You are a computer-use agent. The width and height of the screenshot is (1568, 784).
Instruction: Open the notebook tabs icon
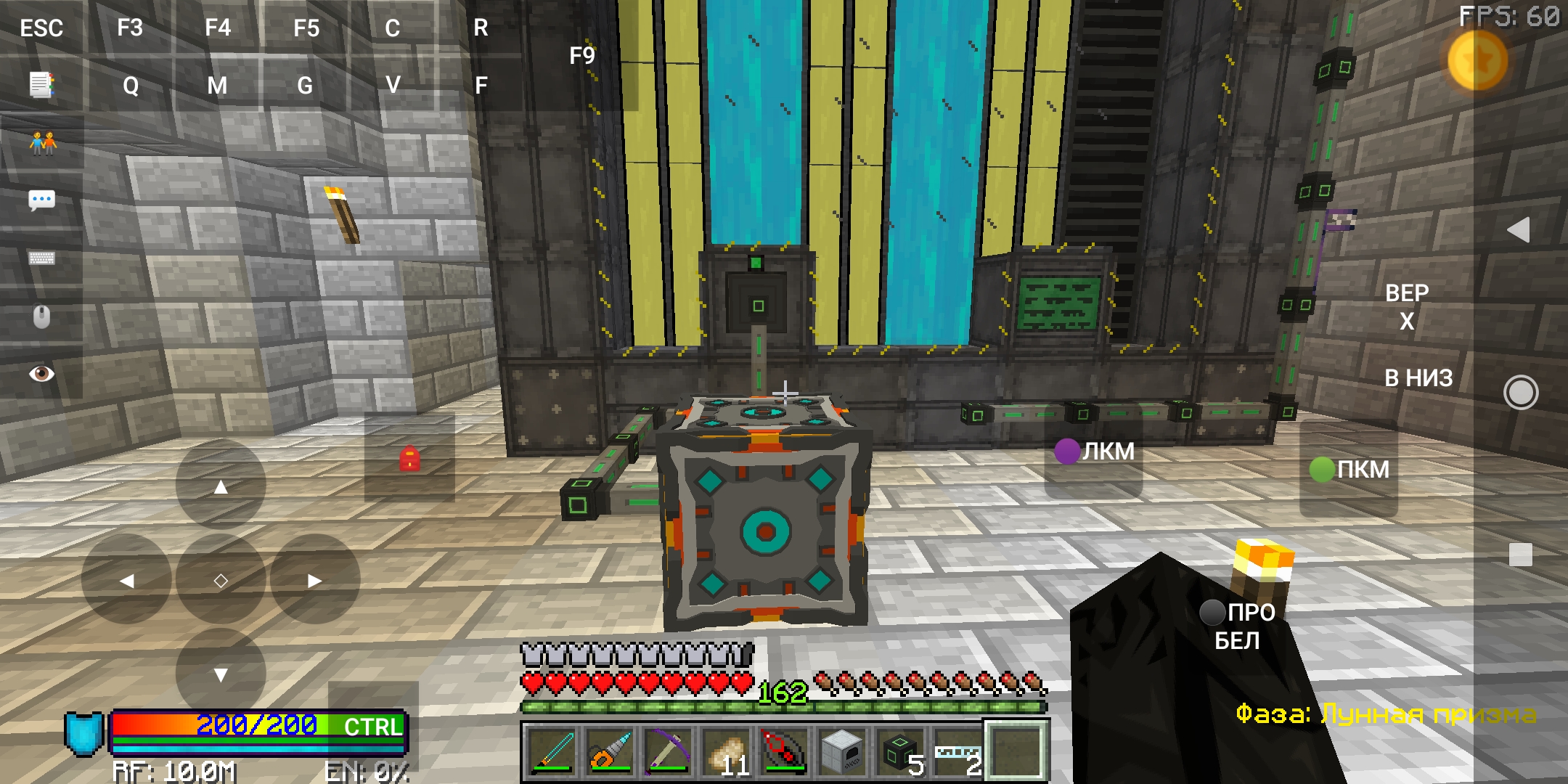(41, 85)
